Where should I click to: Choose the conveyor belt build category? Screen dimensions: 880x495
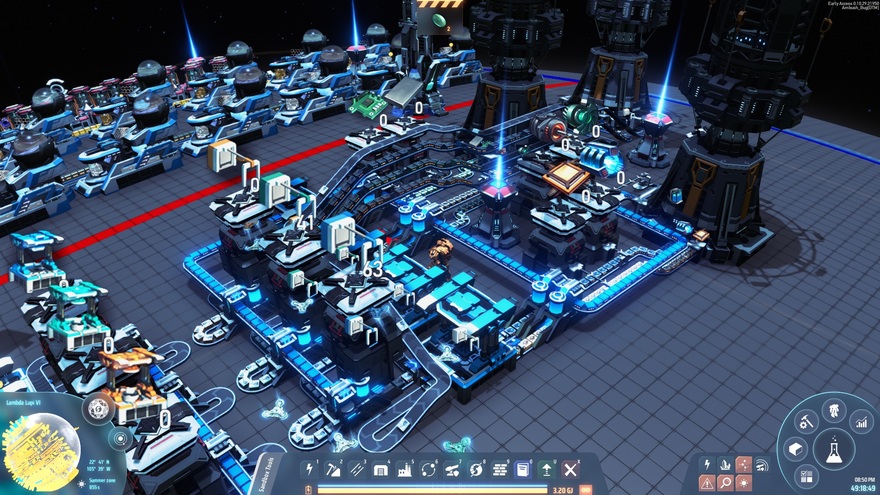coord(357,469)
